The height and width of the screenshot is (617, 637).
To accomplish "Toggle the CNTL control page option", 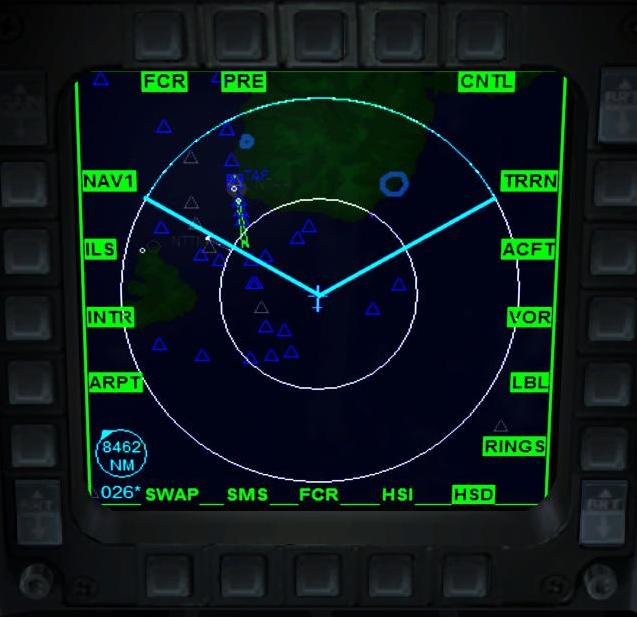I will pos(486,82).
